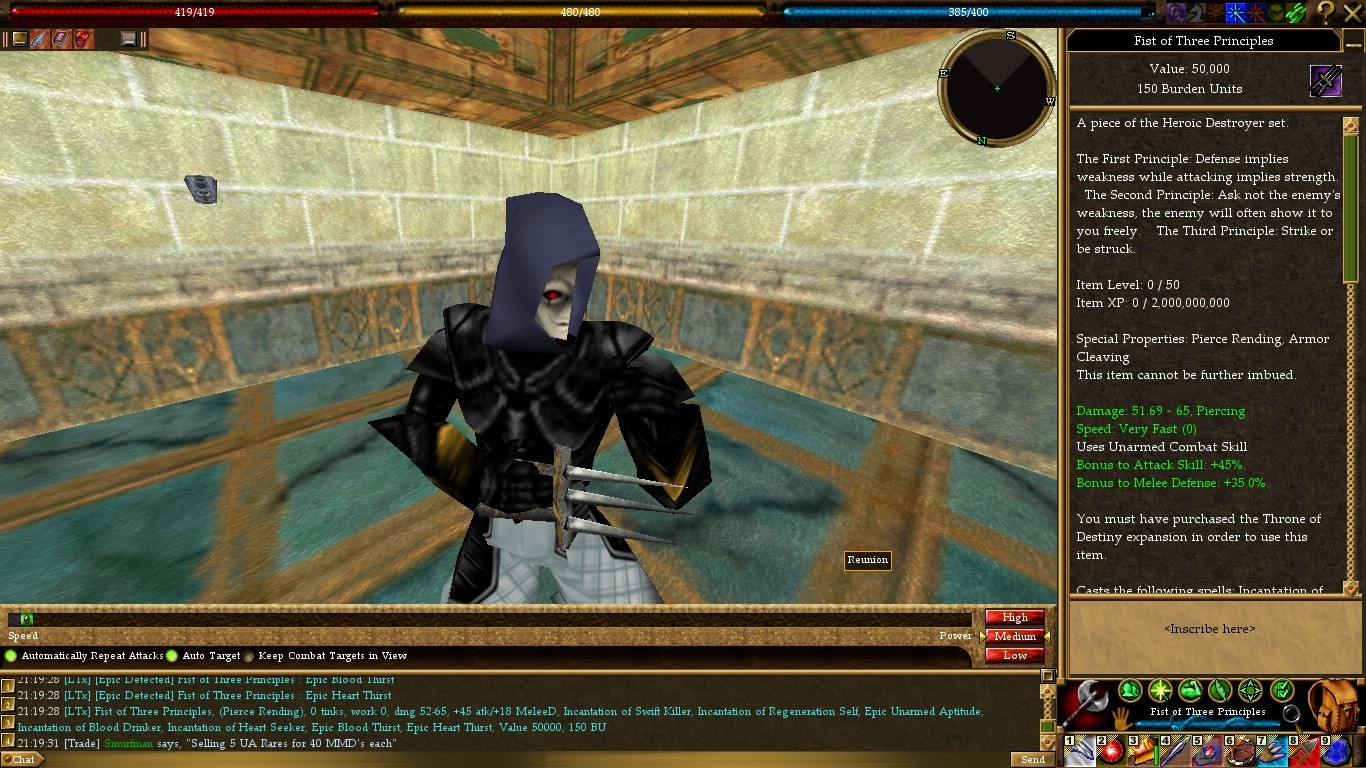Click the compass radar

997,88
